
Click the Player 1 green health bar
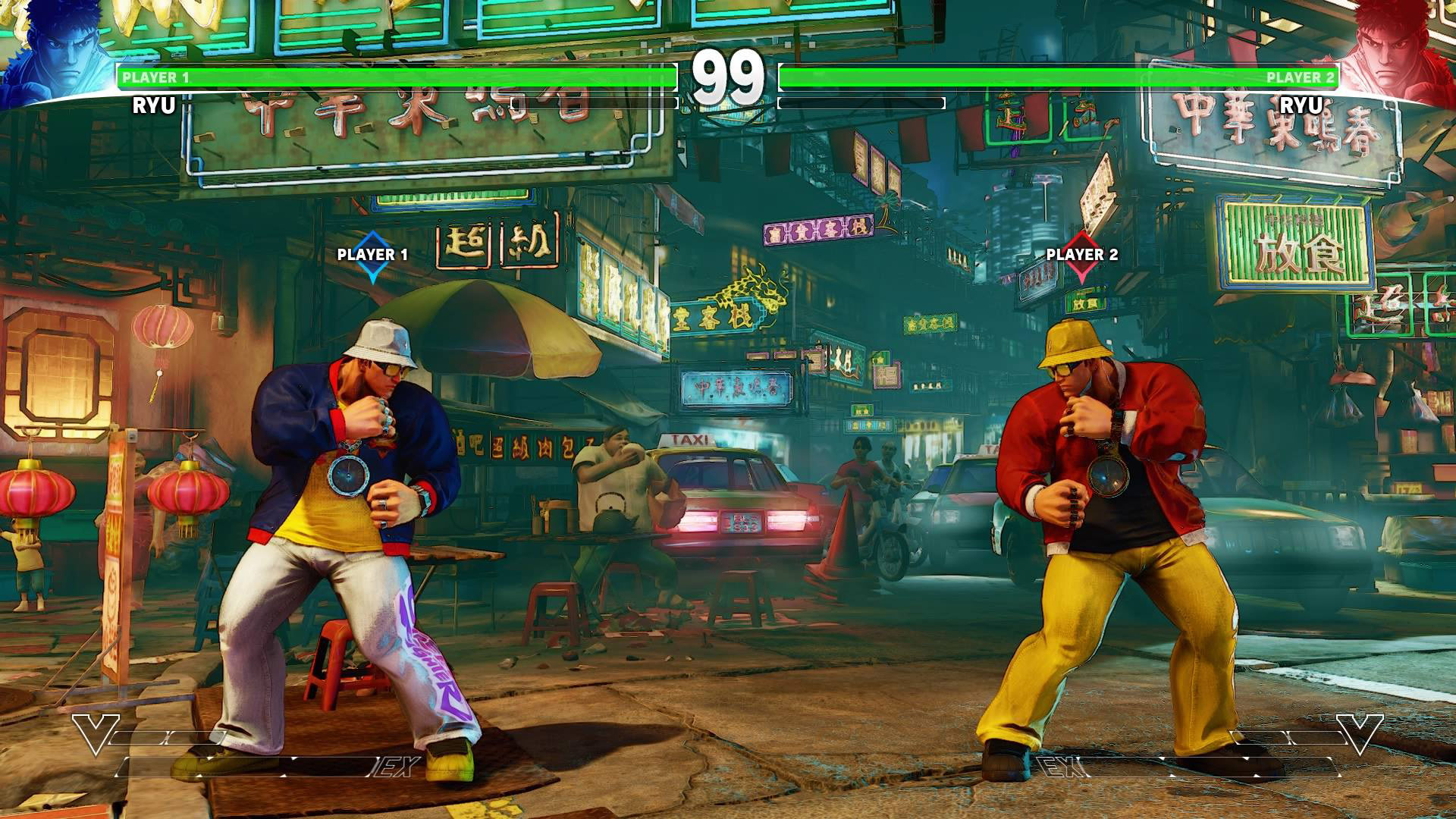point(394,77)
